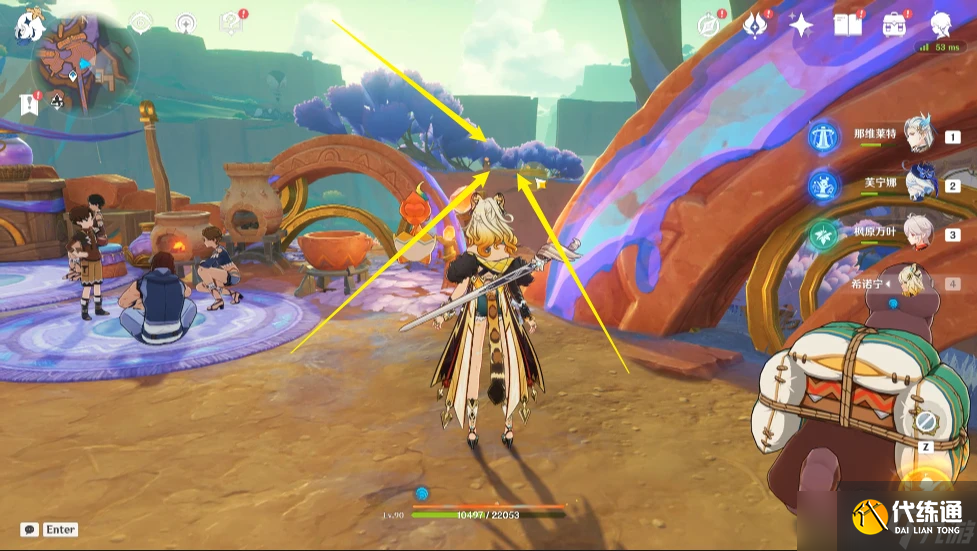Open the adventurer handbook book icon
This screenshot has height=551, width=977.
click(x=848, y=26)
